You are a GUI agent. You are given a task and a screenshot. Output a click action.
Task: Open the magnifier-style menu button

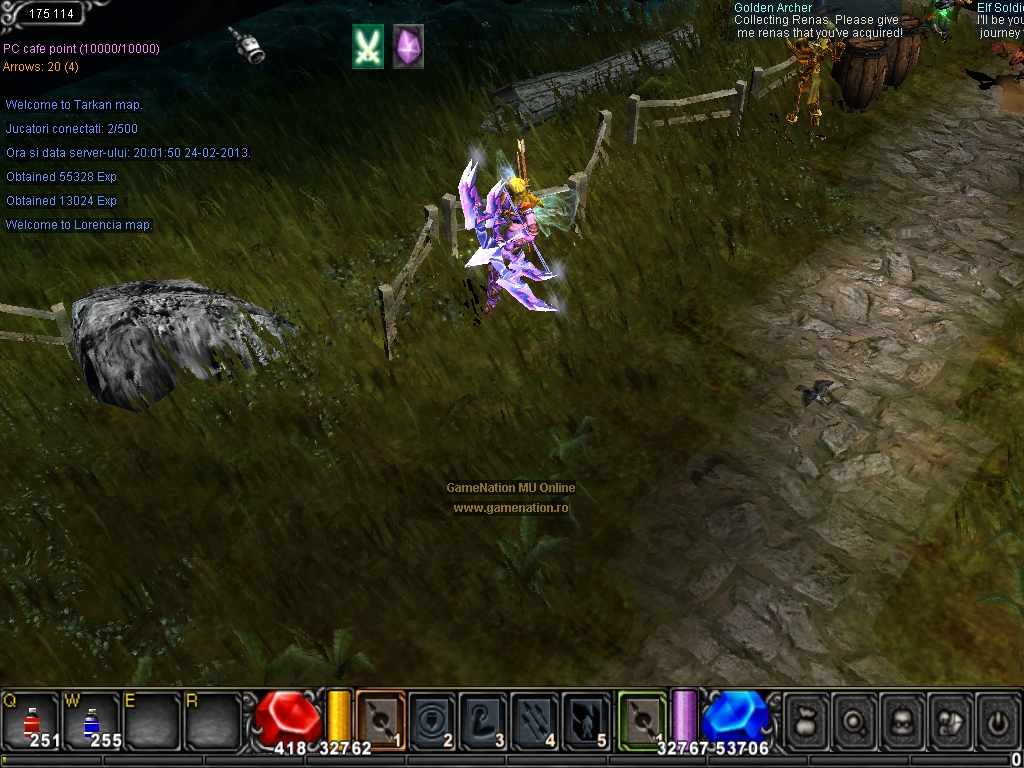pos(855,718)
